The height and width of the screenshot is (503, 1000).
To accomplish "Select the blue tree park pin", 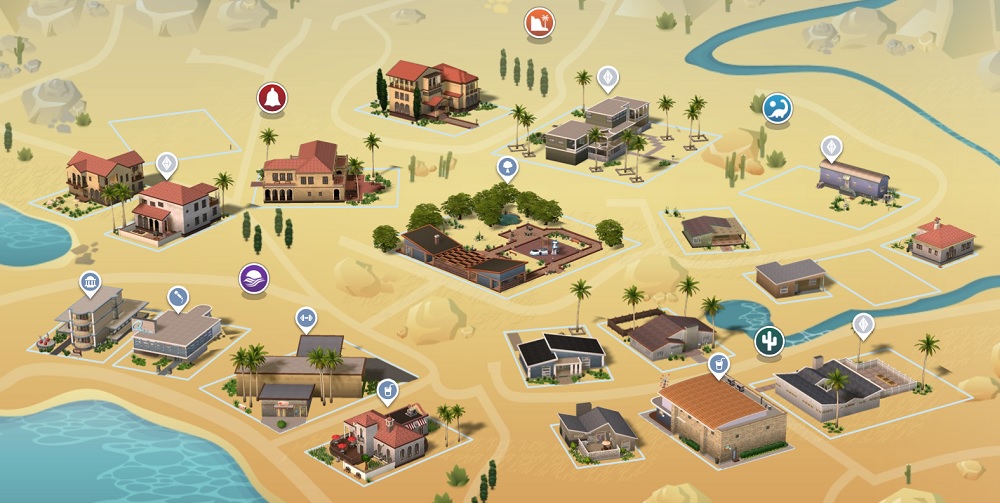I will [508, 165].
